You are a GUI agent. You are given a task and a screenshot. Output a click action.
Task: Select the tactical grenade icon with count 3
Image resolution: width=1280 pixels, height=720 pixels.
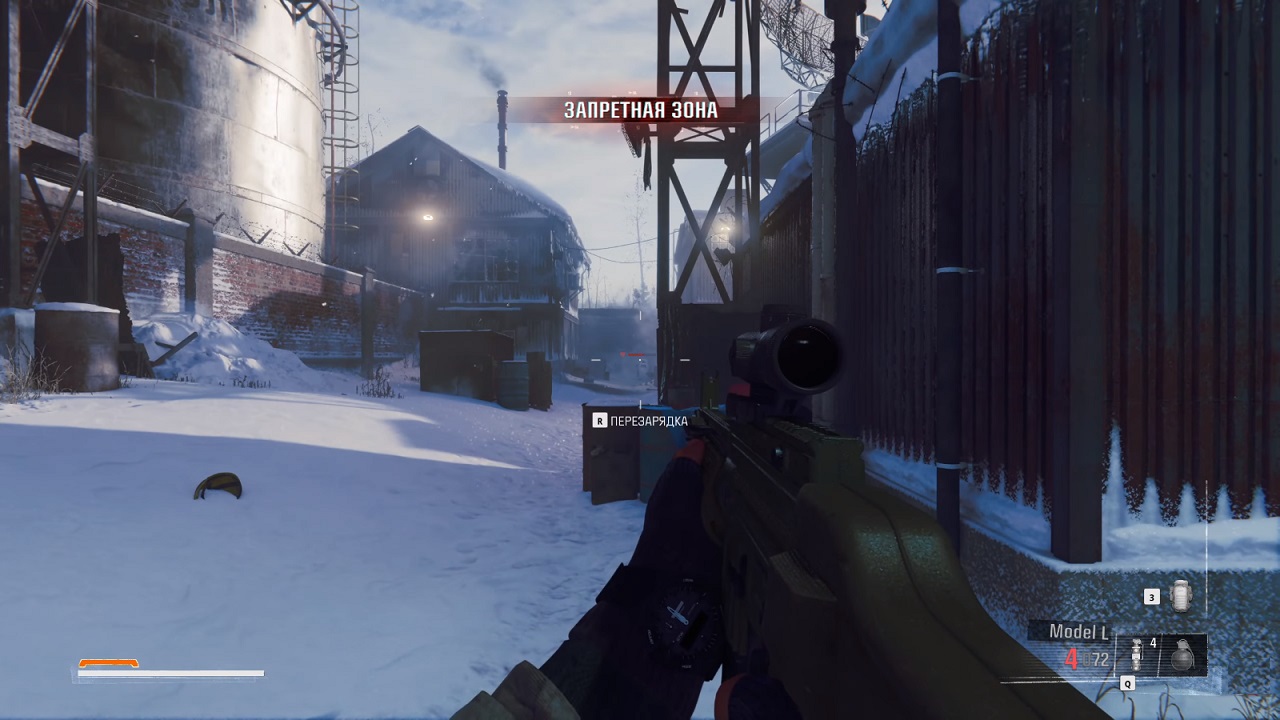coord(1180,595)
